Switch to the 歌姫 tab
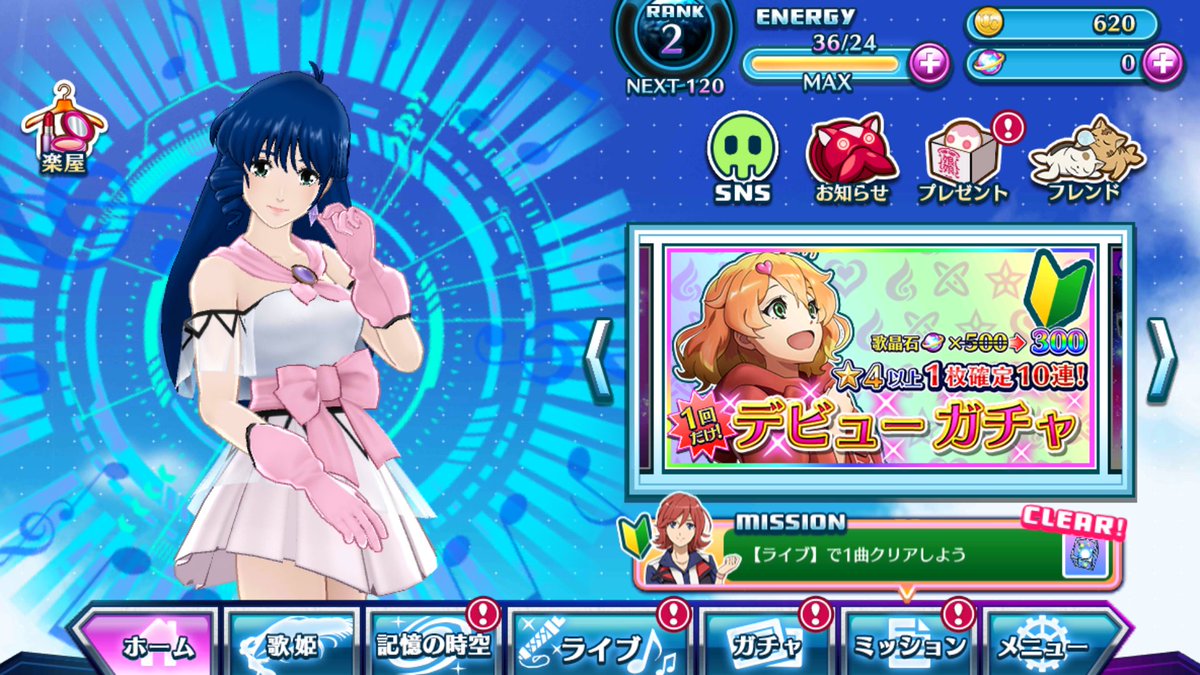1200x675 pixels. 292,646
